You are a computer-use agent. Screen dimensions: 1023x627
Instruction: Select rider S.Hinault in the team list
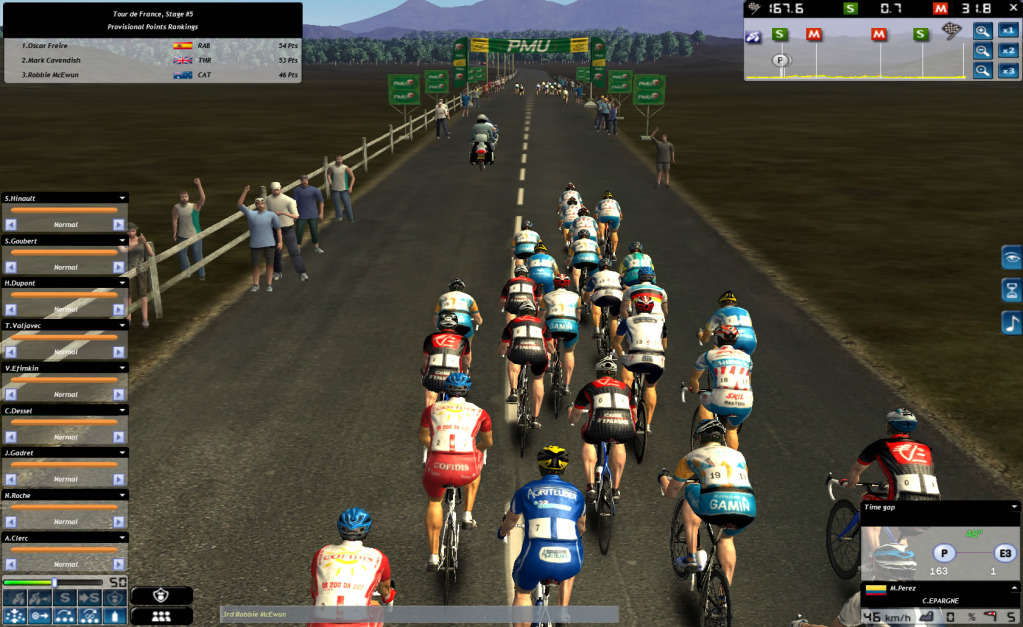(60, 198)
